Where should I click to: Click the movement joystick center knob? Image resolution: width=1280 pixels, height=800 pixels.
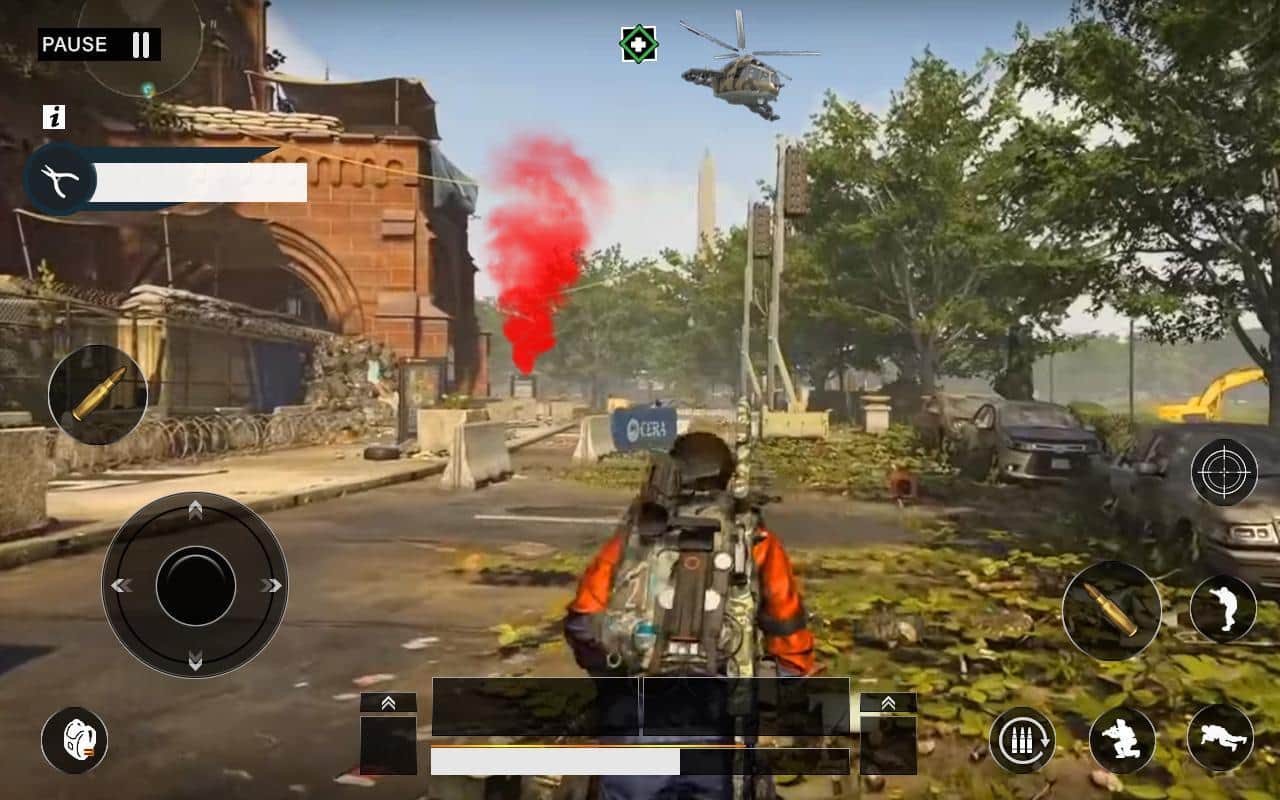point(195,585)
